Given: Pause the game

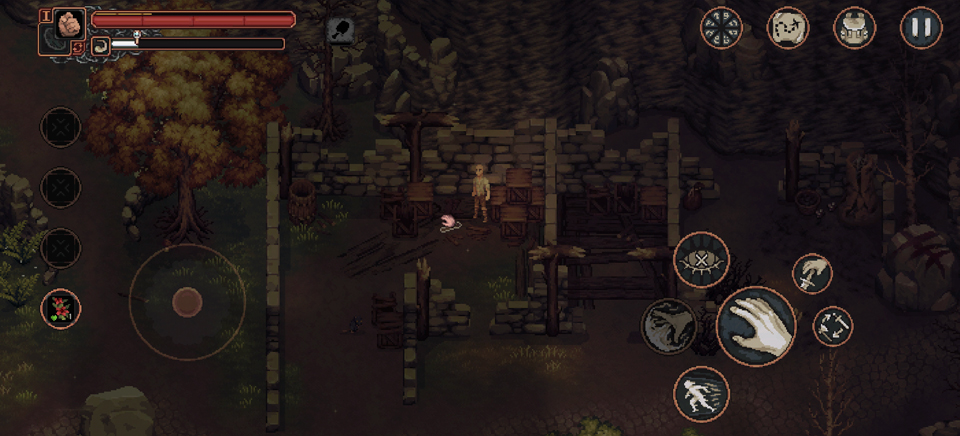Looking at the screenshot, I should (921, 27).
